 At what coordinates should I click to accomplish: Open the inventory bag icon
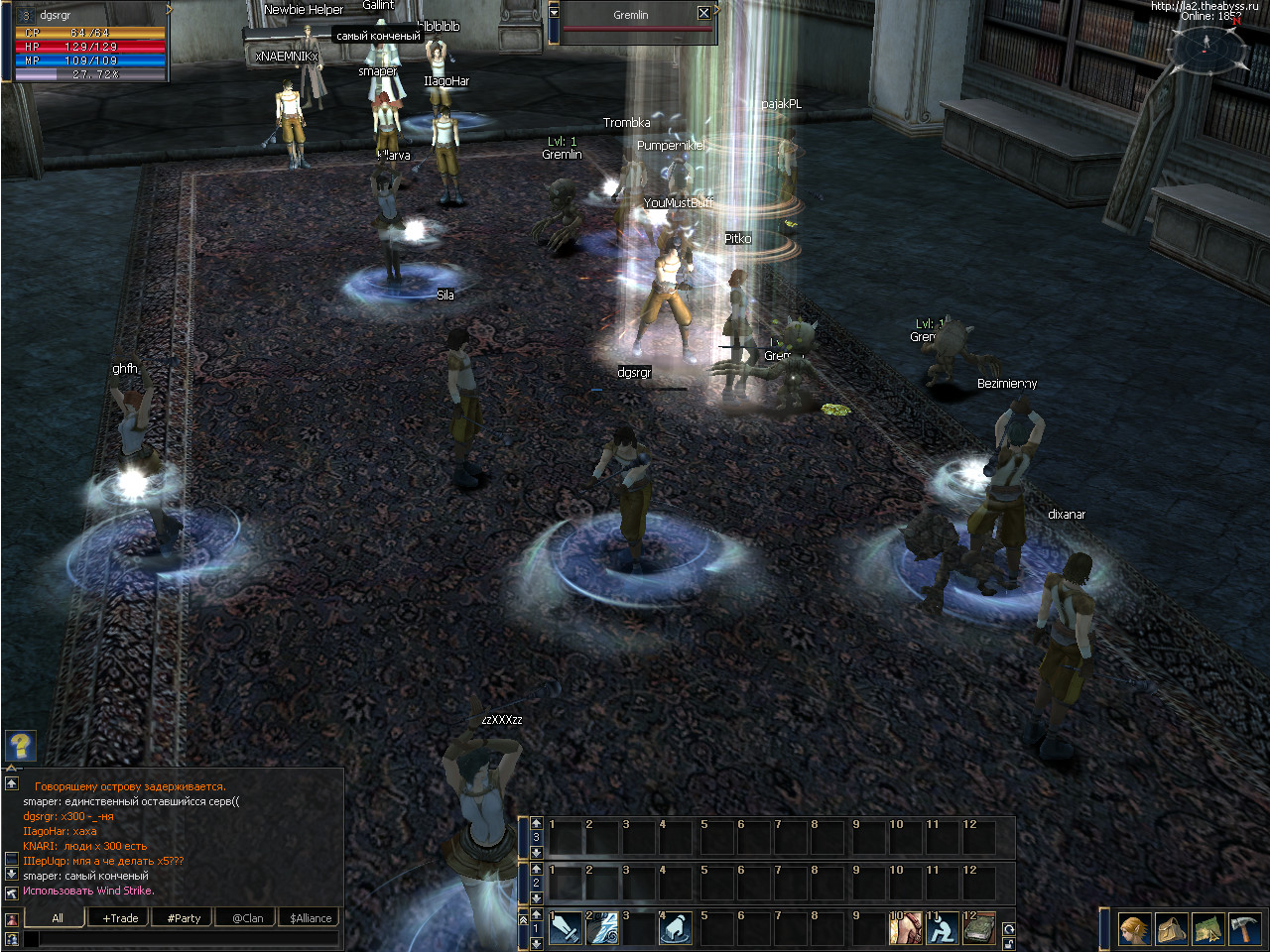pos(1172,929)
